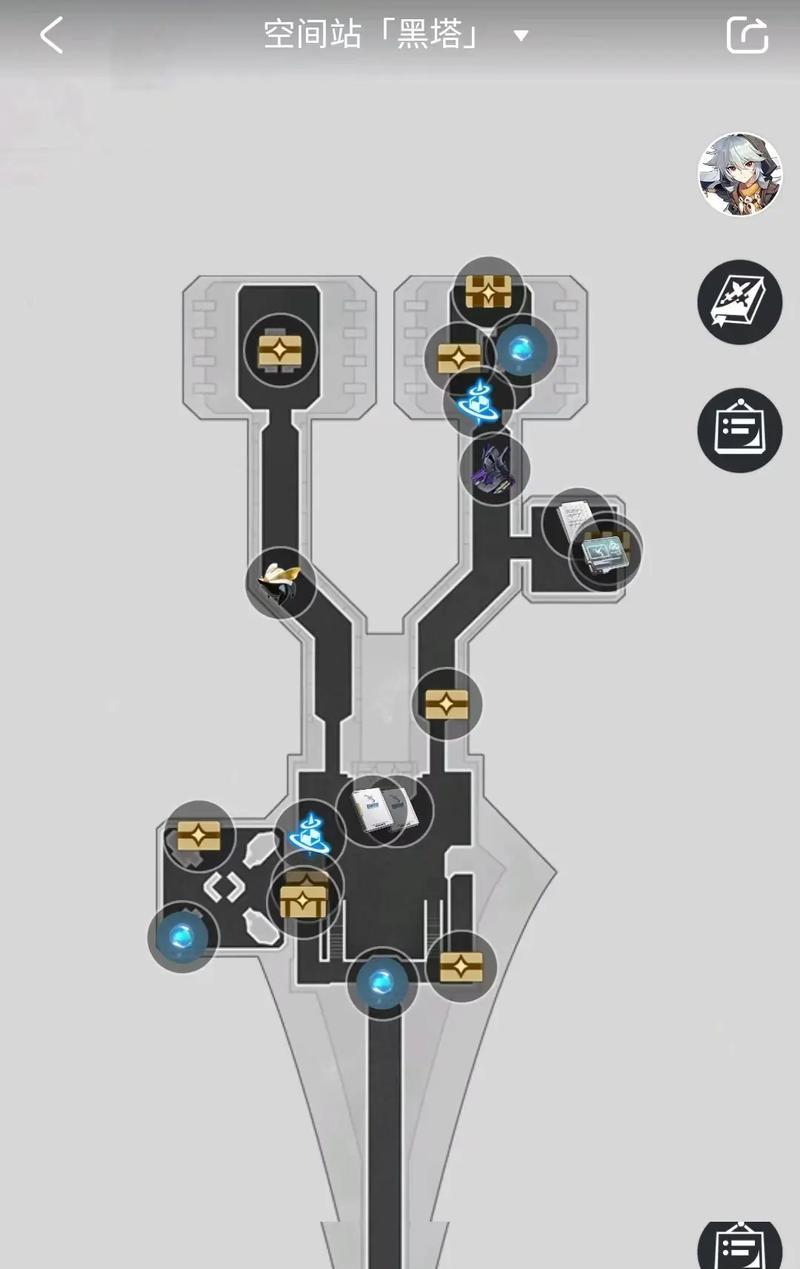
Task: Go back with the left arrow
Action: click(52, 36)
